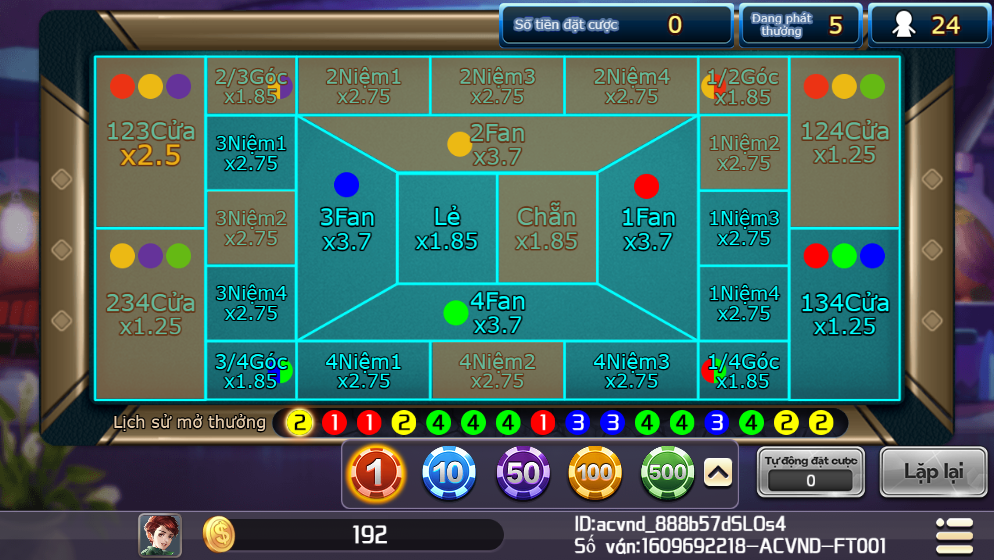Toggle Tự động đặt cược auto-bet
This screenshot has height=560, width=994.
click(x=811, y=473)
